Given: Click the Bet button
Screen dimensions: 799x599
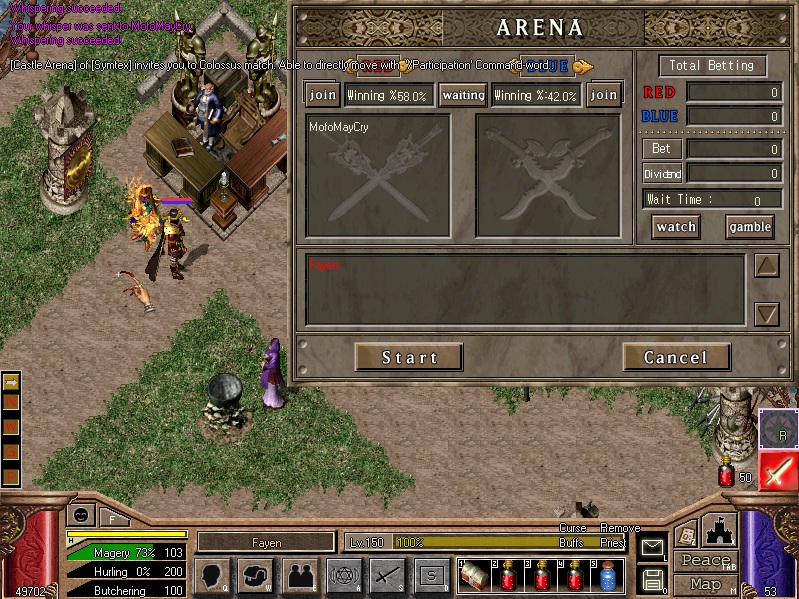Looking at the screenshot, I should tap(661, 149).
